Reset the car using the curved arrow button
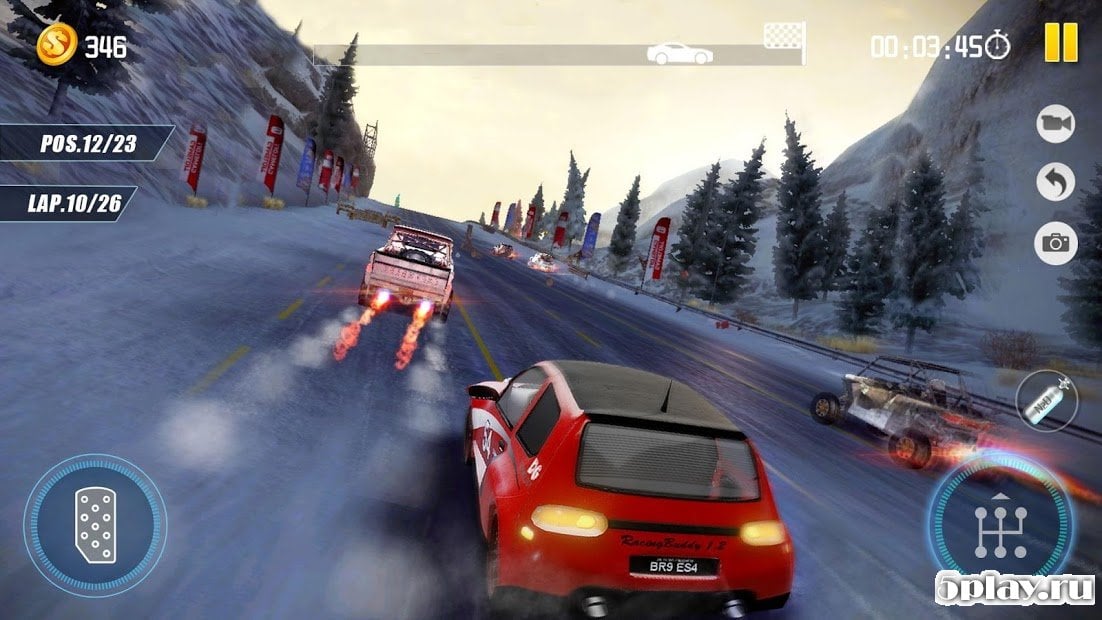The height and width of the screenshot is (620, 1102). 1054,182
